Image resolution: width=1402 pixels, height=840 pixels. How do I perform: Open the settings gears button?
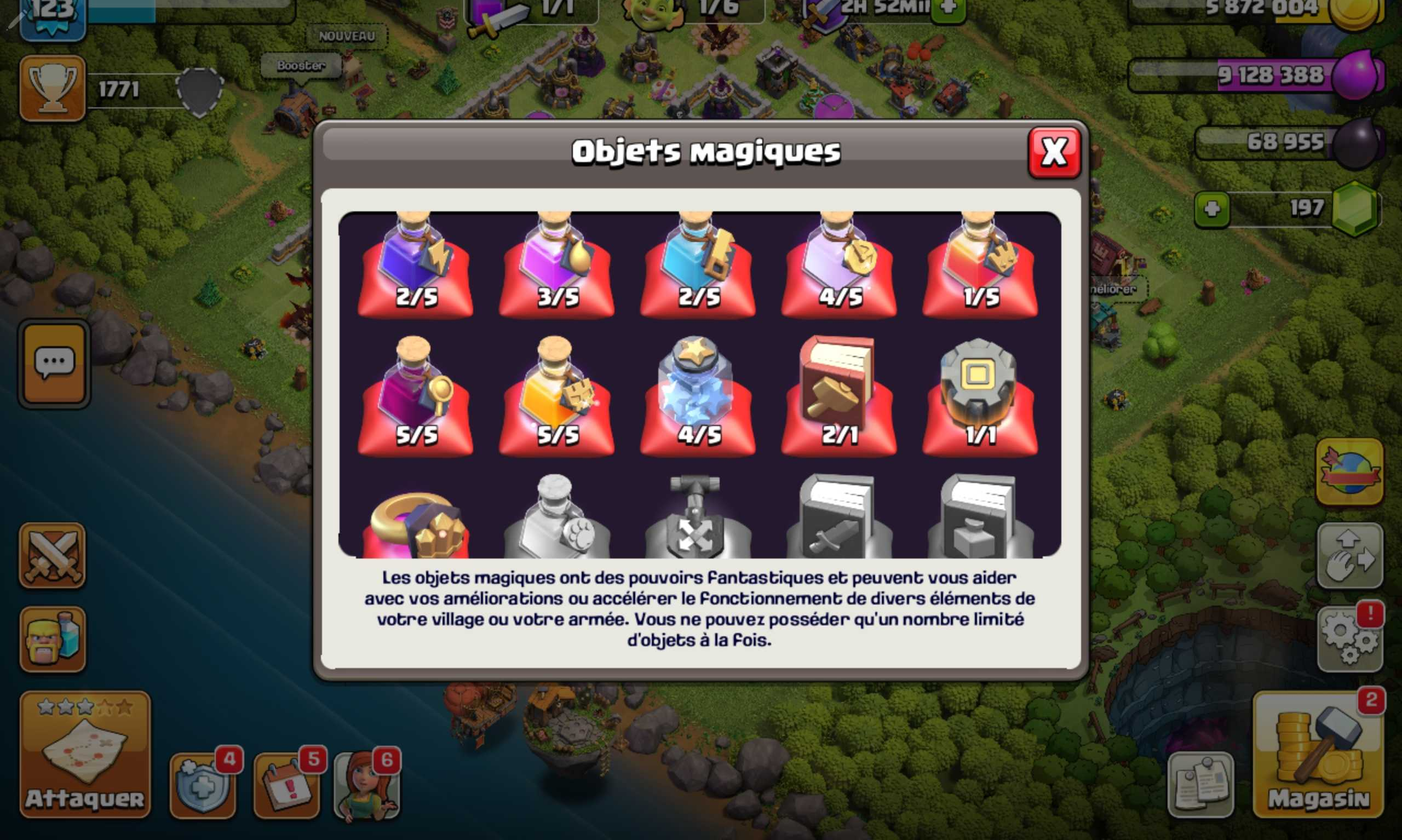point(1350,640)
